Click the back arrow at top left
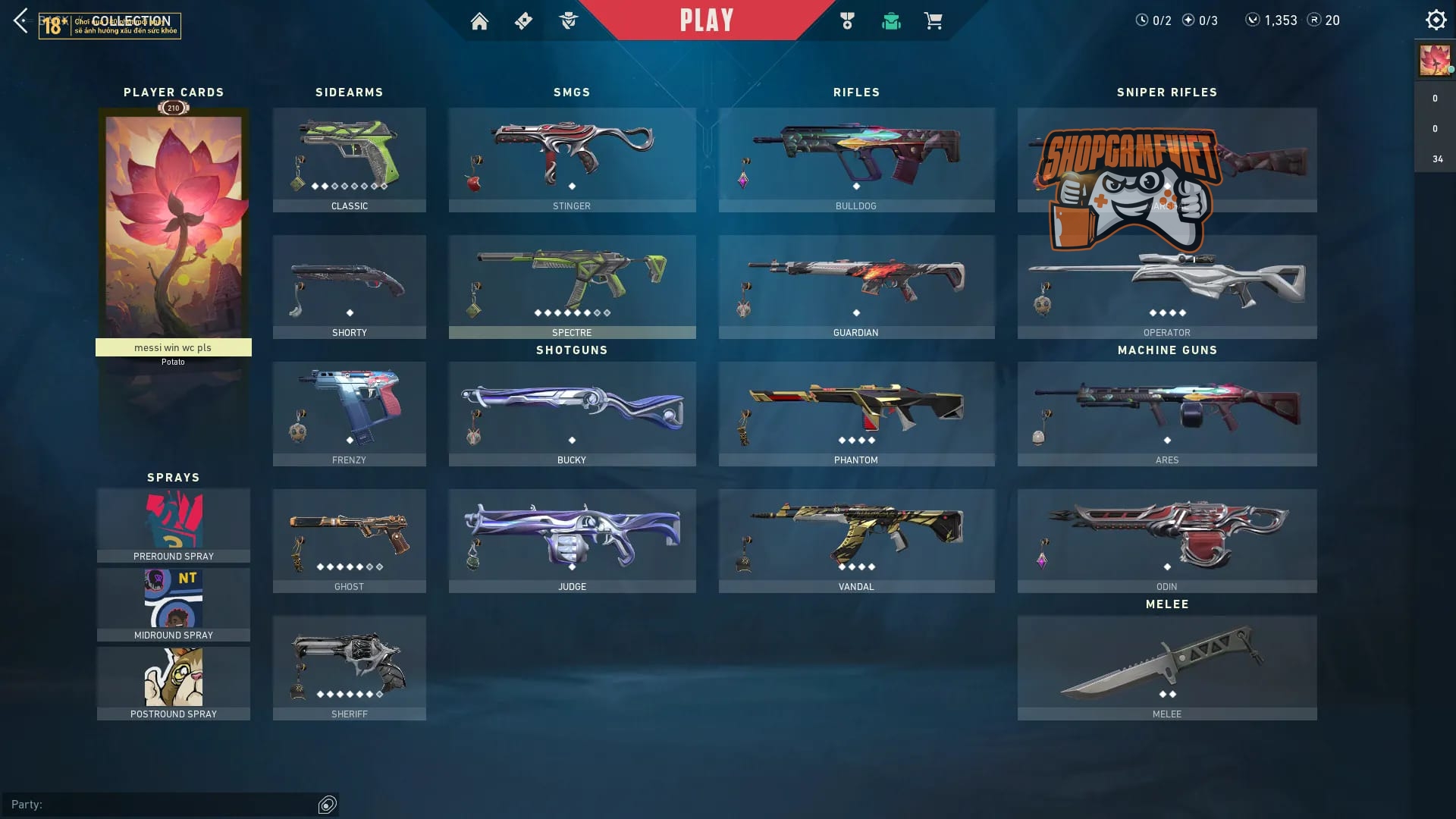This screenshot has width=1456, height=819. coord(19,20)
